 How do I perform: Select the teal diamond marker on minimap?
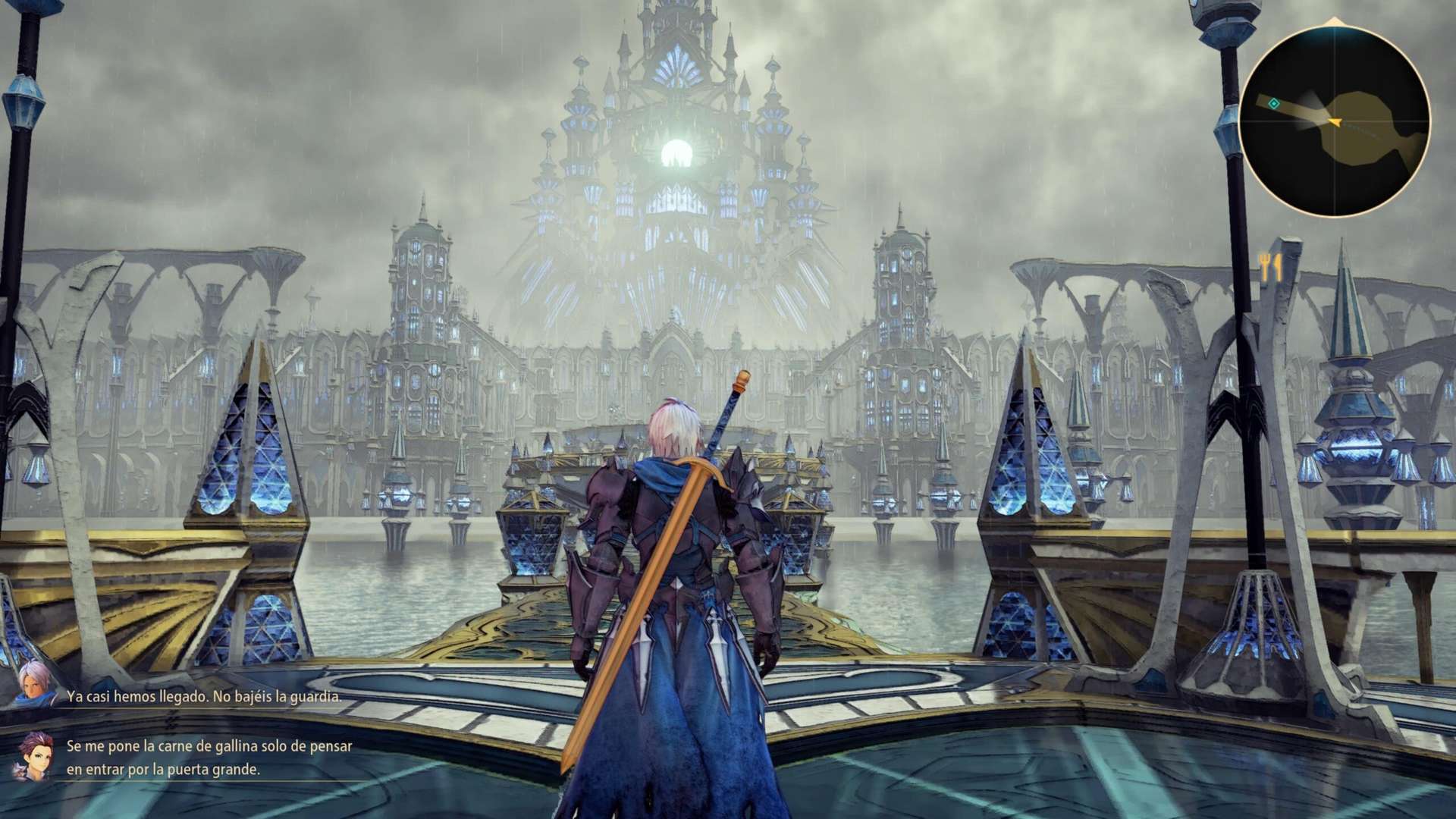(x=1275, y=103)
